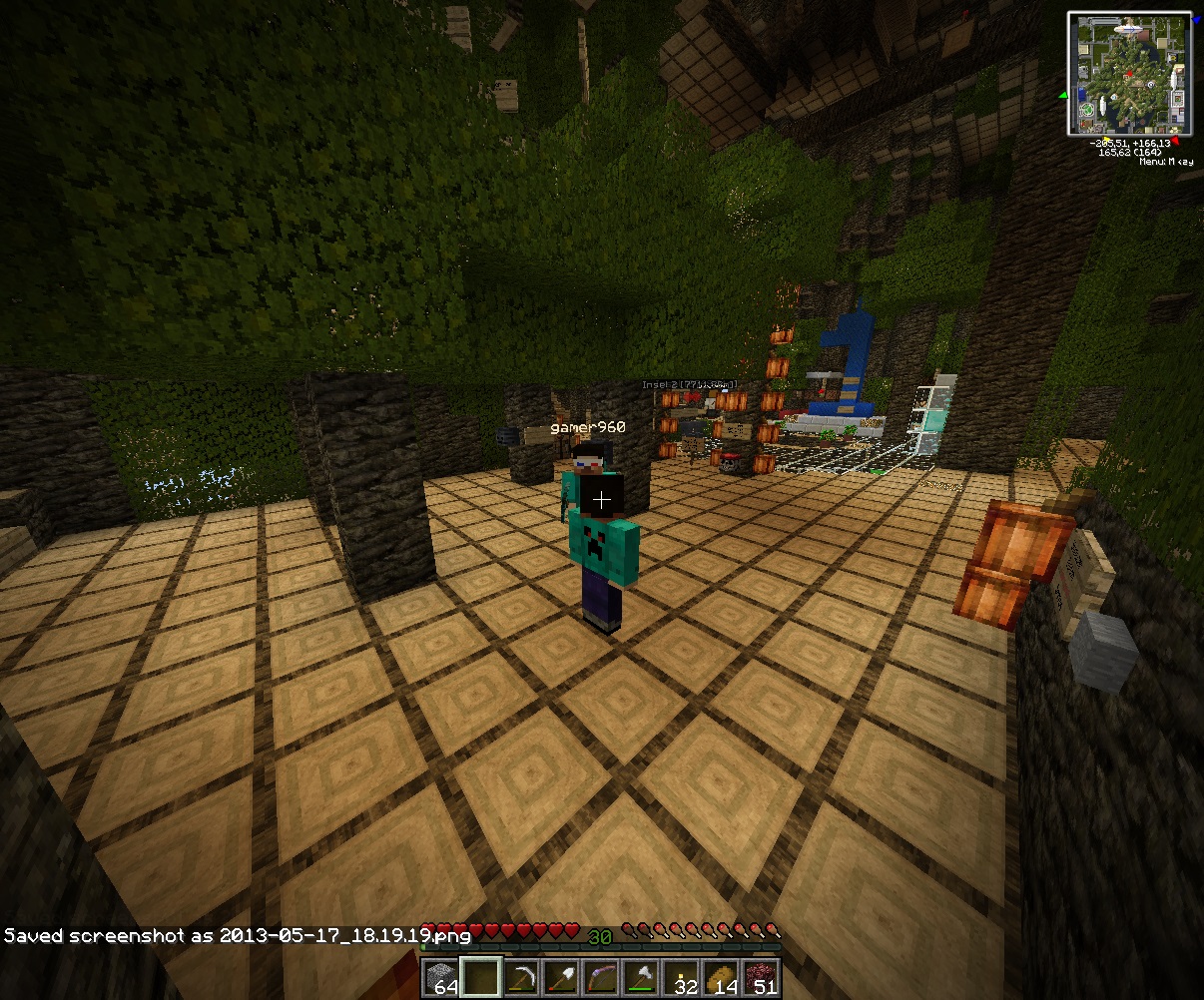
Task: Select the axe hotbar slot
Action: (x=641, y=978)
